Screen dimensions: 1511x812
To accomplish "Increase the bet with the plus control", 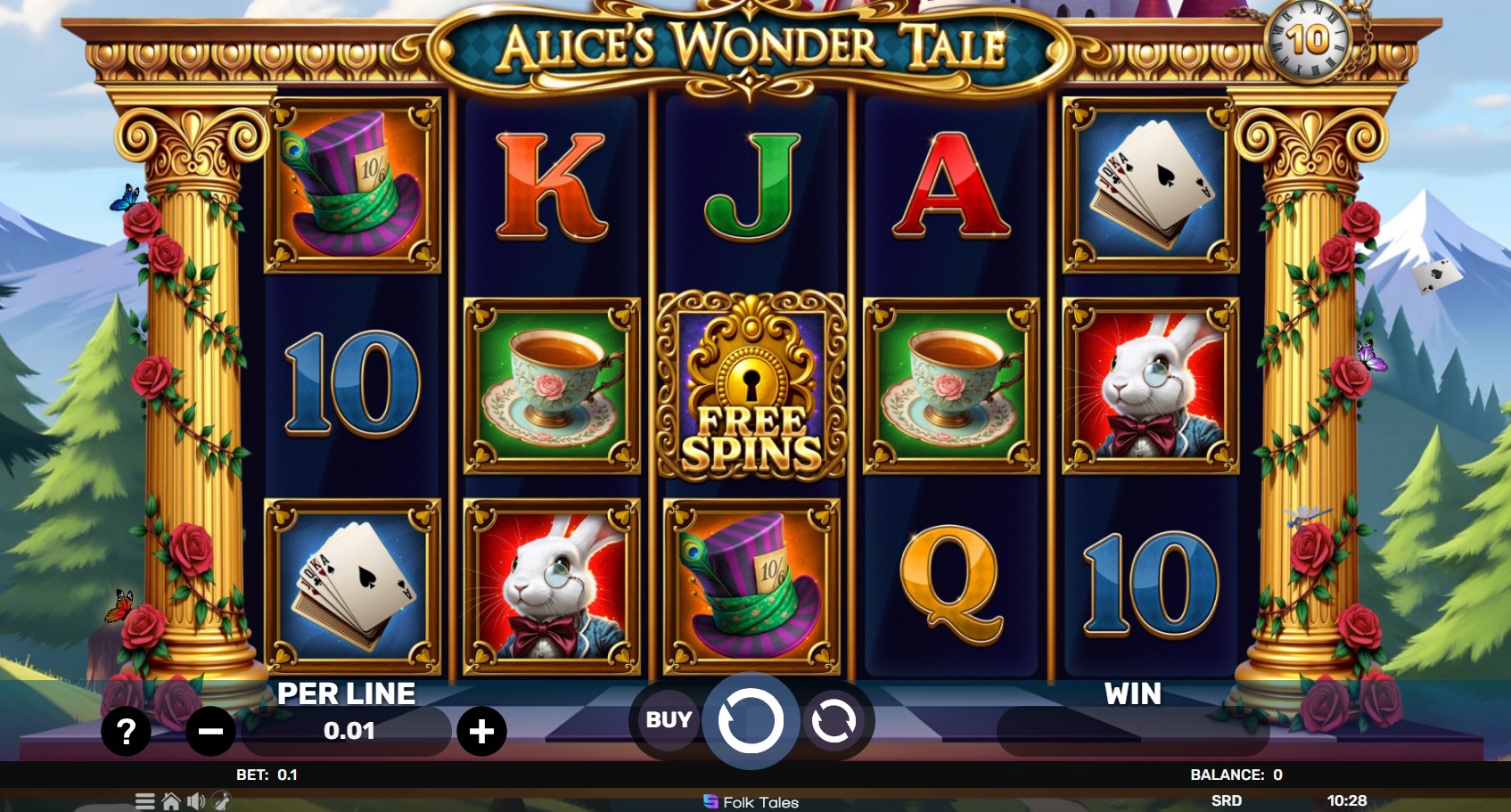I will pos(482,731).
